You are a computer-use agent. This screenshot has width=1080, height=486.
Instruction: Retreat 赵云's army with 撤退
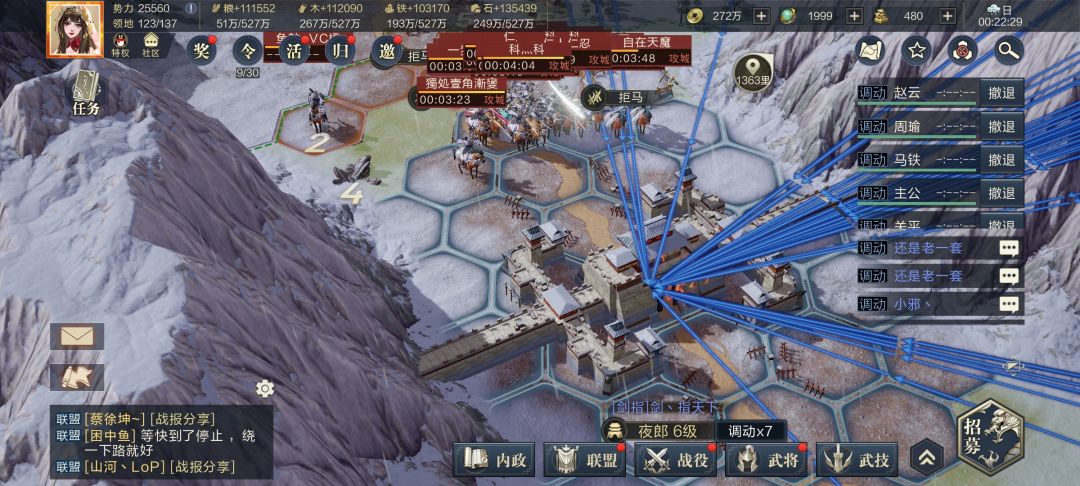click(x=1001, y=94)
